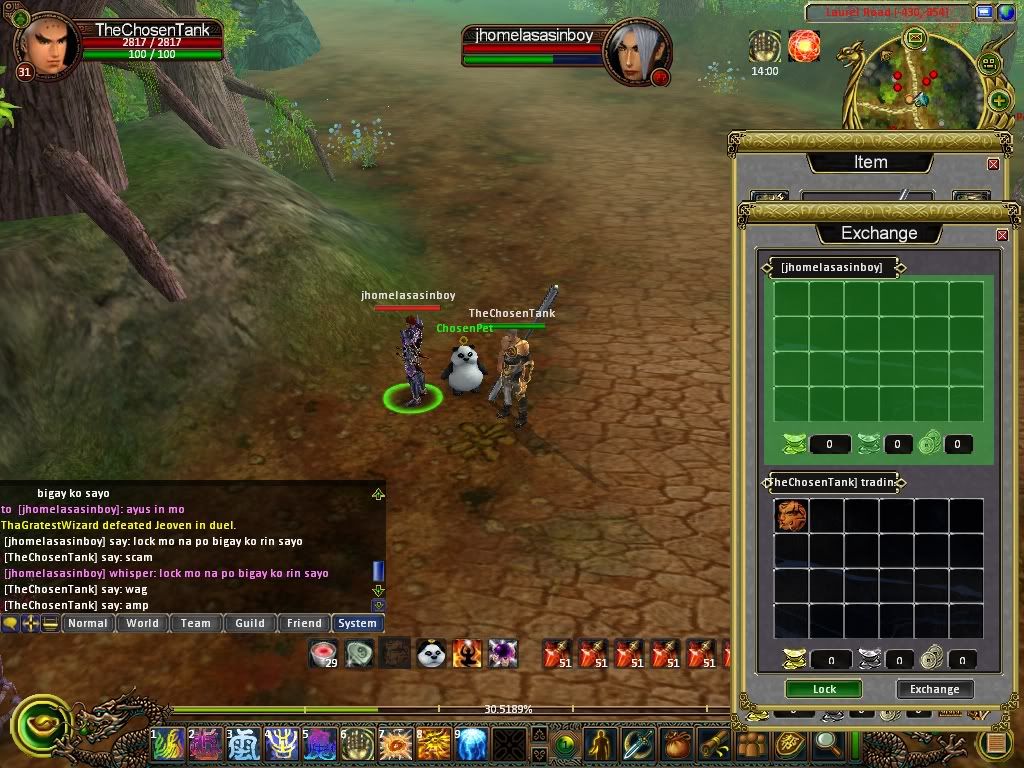
Task: Open mail from the minimap envelope icon
Action: tap(914, 38)
